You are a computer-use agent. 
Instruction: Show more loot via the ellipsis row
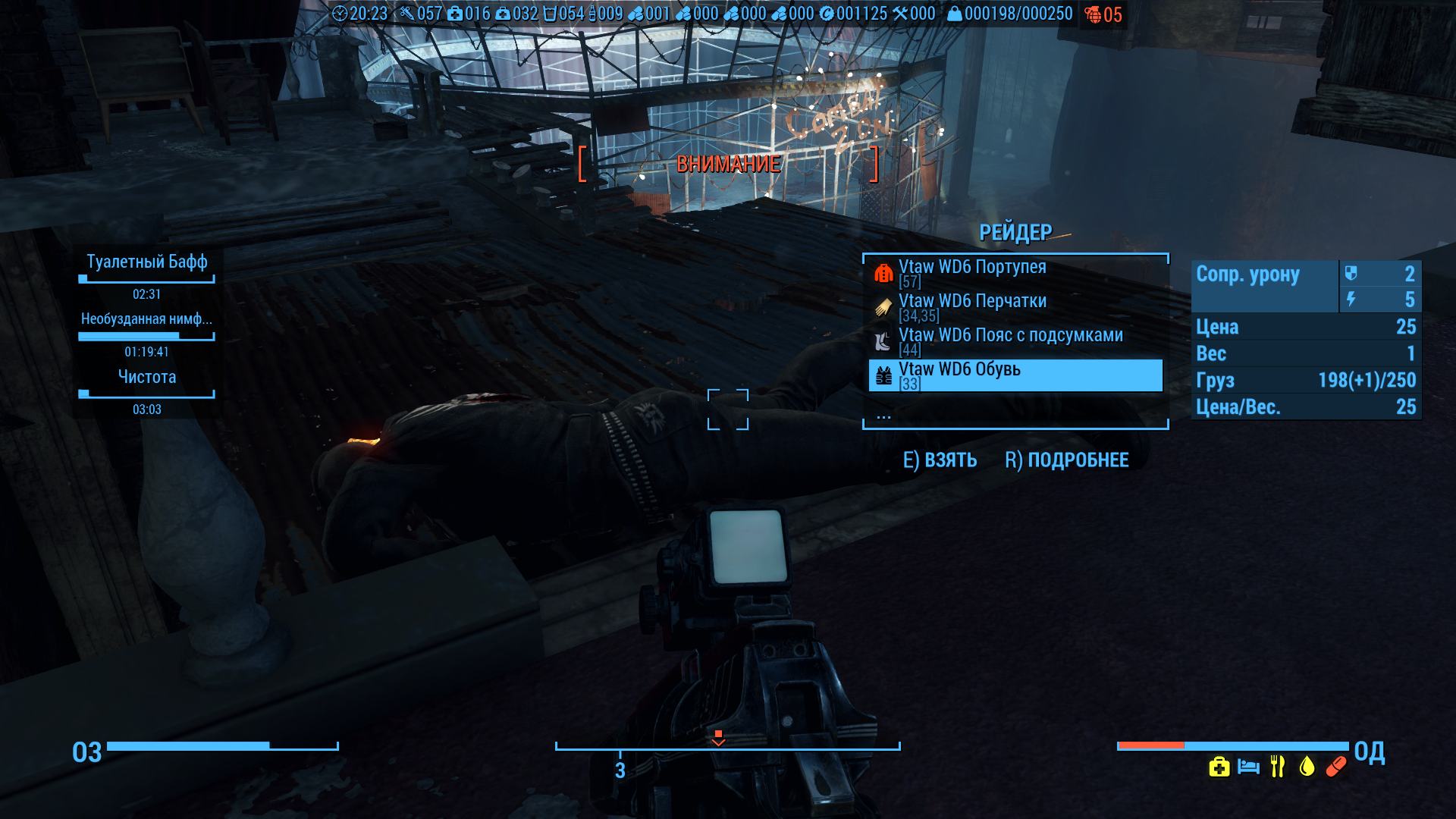click(883, 416)
